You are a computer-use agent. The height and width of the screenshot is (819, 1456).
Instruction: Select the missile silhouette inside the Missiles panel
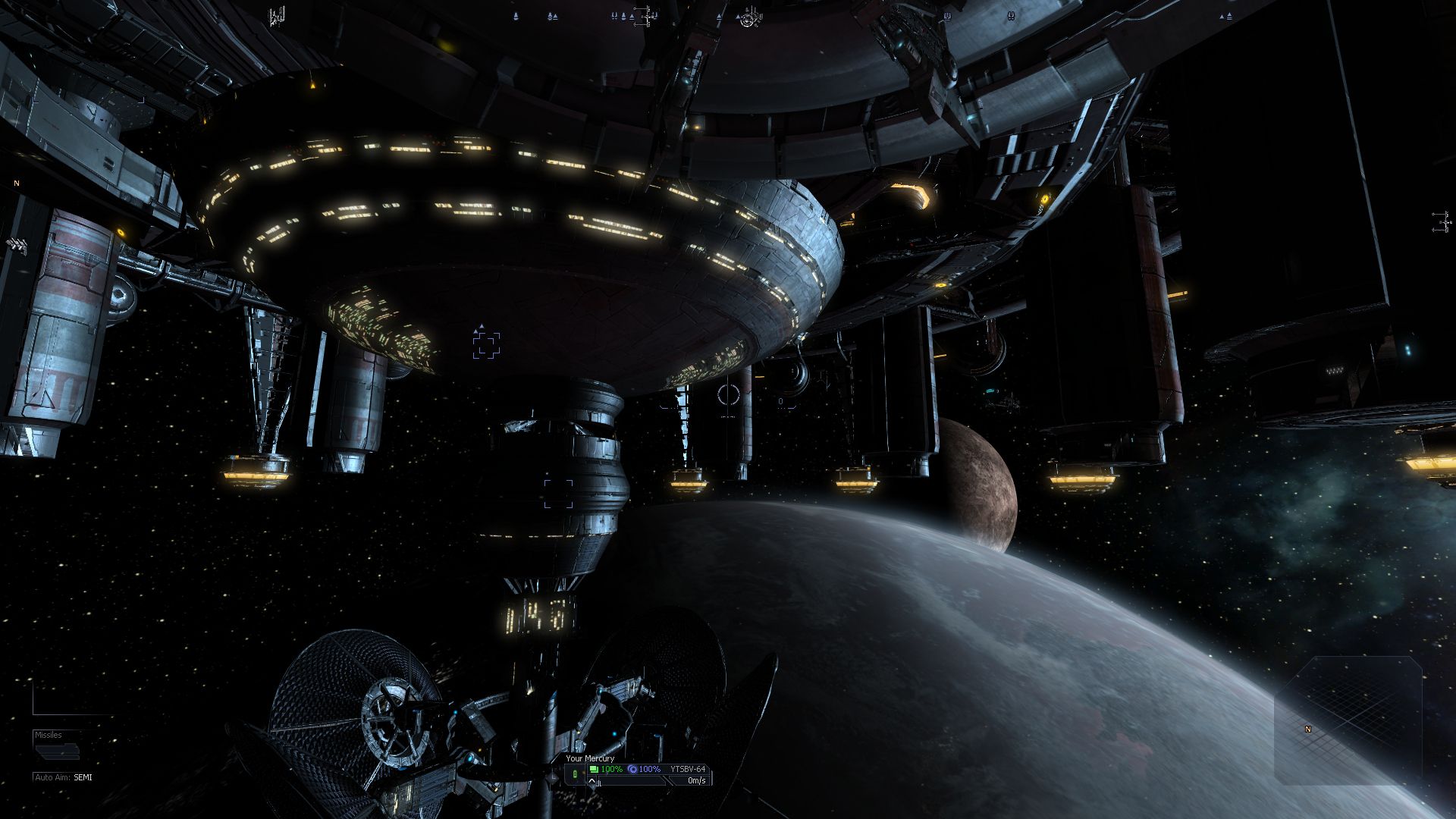[x=58, y=752]
